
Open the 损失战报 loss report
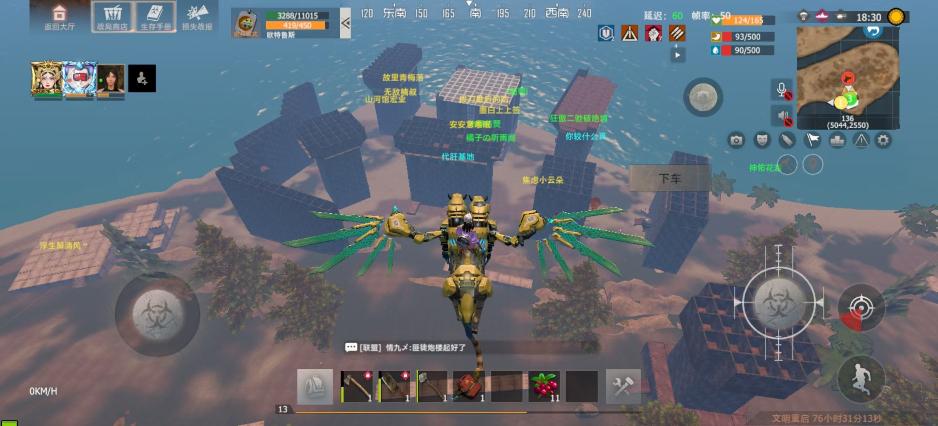pos(198,16)
